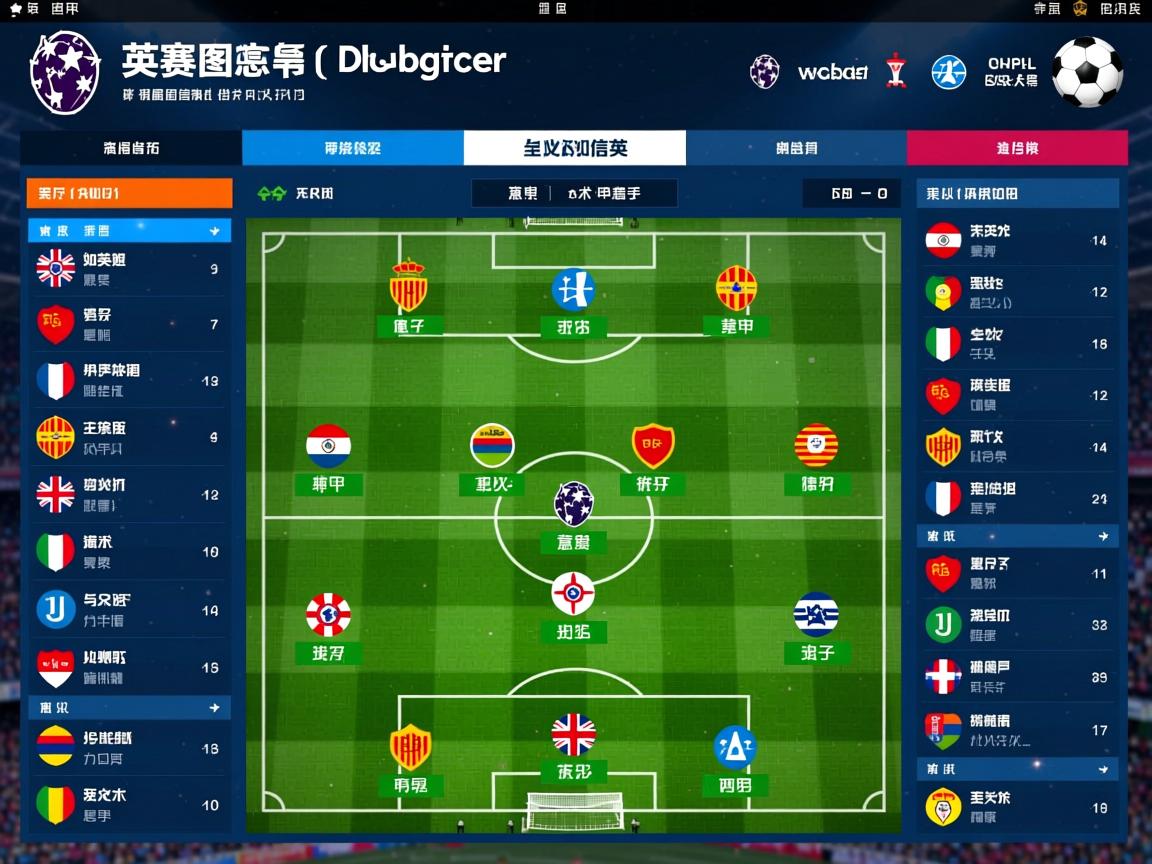
Task: Click the purple star ball logo in header corner
Action: (65, 72)
